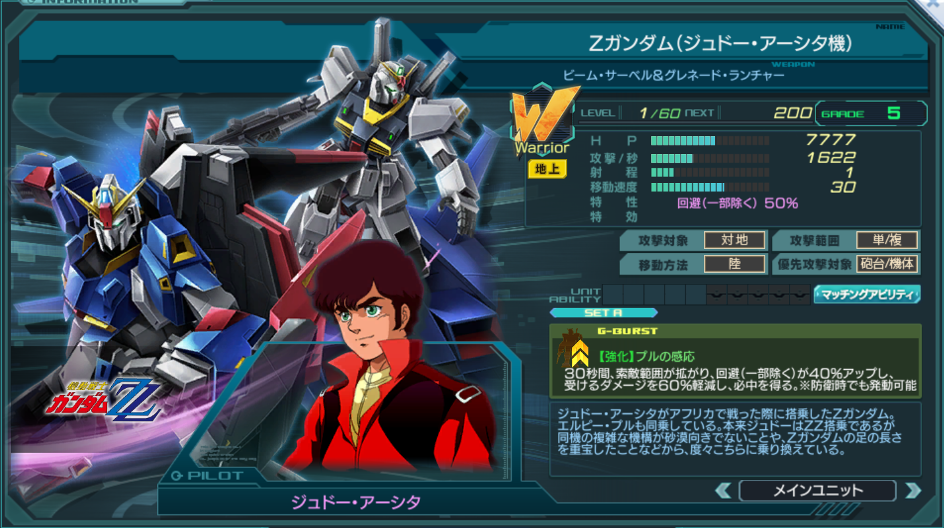The width and height of the screenshot is (944, 528).
Task: Open the マッチングアビリティ button
Action: (867, 294)
